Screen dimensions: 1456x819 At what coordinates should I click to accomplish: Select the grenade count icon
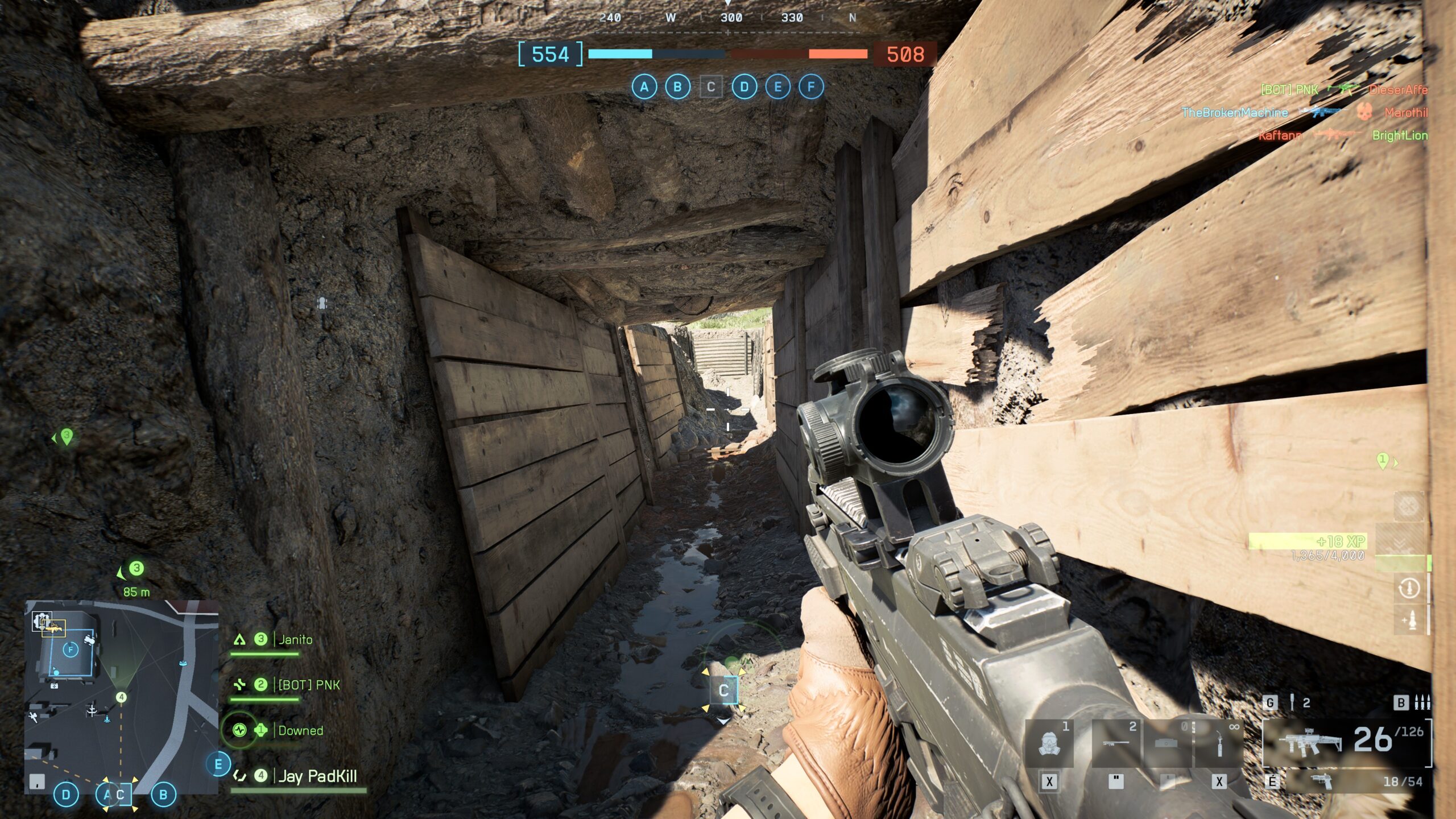coord(1292,702)
